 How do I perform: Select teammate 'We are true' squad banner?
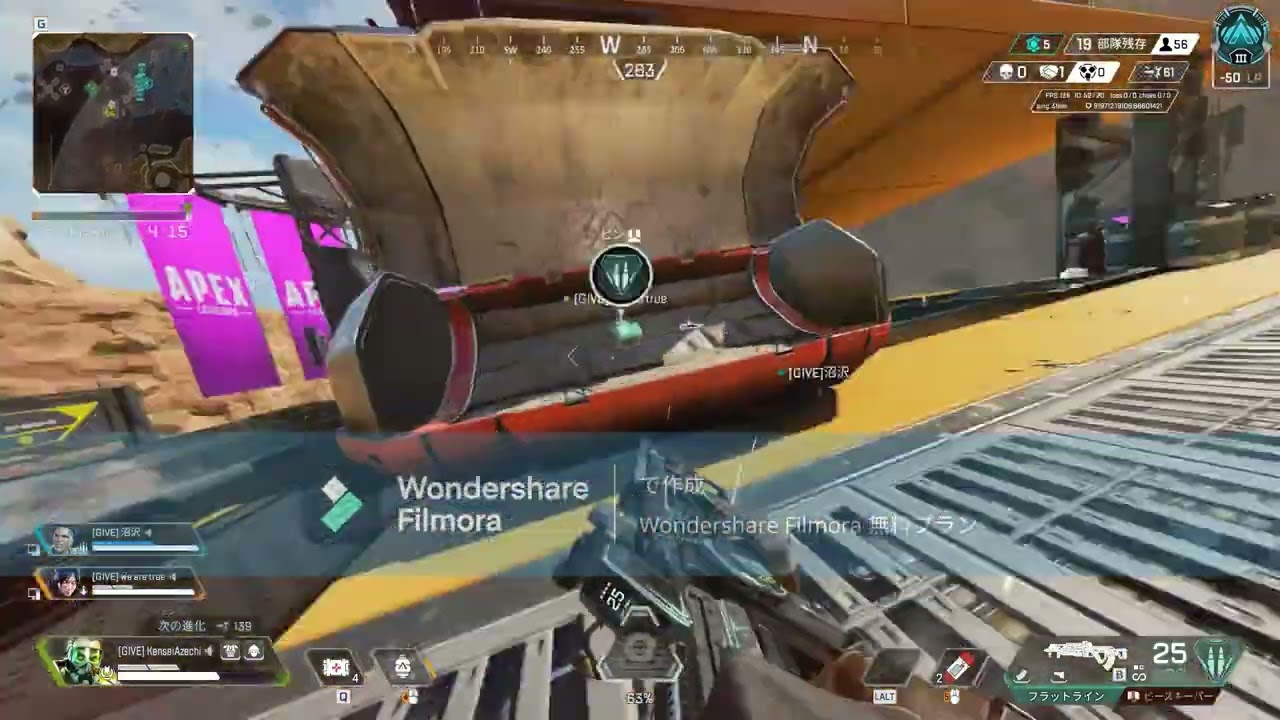click(118, 583)
